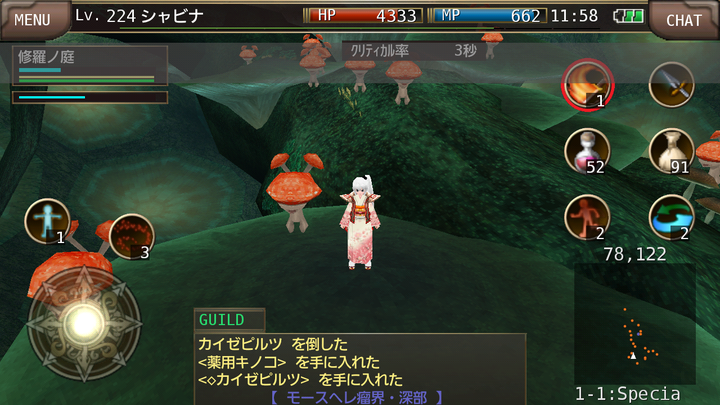Open the minimap with orange dots
Image resolution: width=720 pixels, height=405 pixels.
[x=635, y=323]
